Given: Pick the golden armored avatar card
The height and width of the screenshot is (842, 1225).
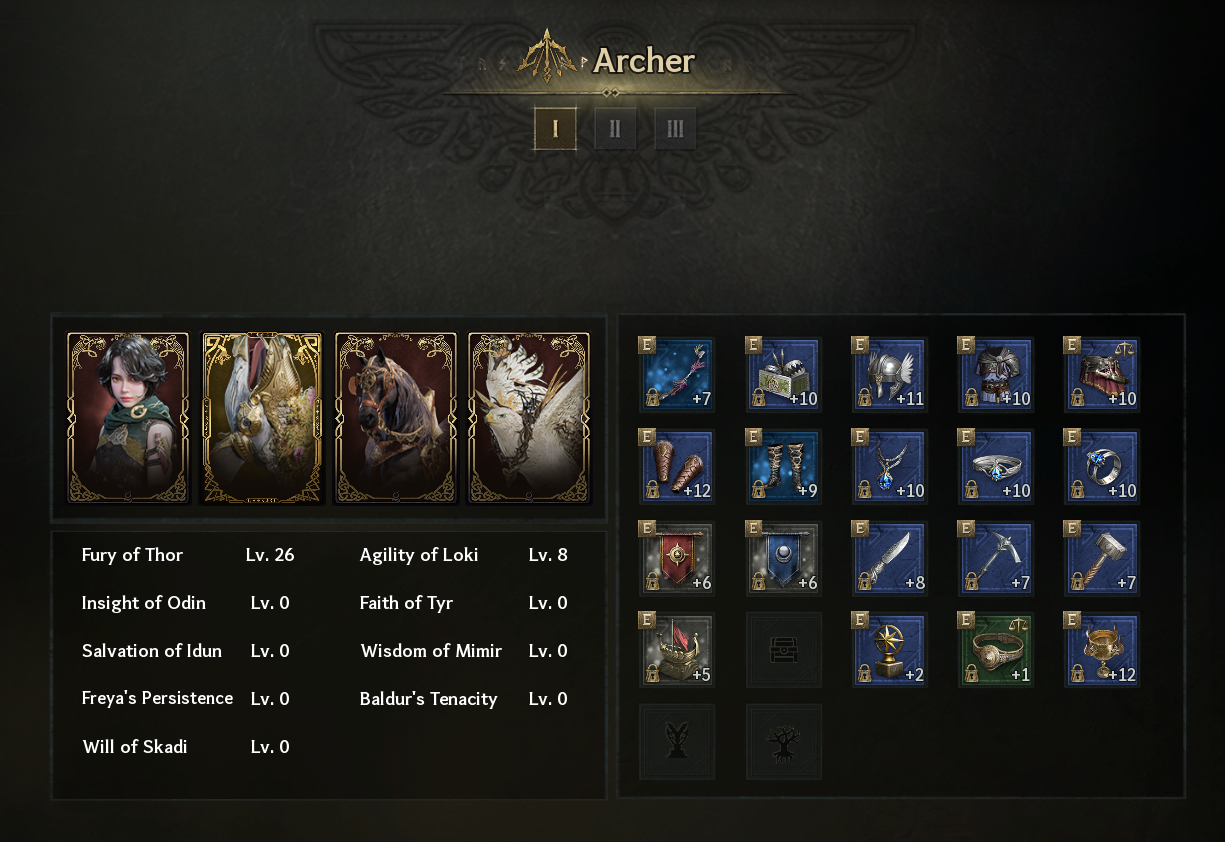Looking at the screenshot, I should [x=262, y=417].
